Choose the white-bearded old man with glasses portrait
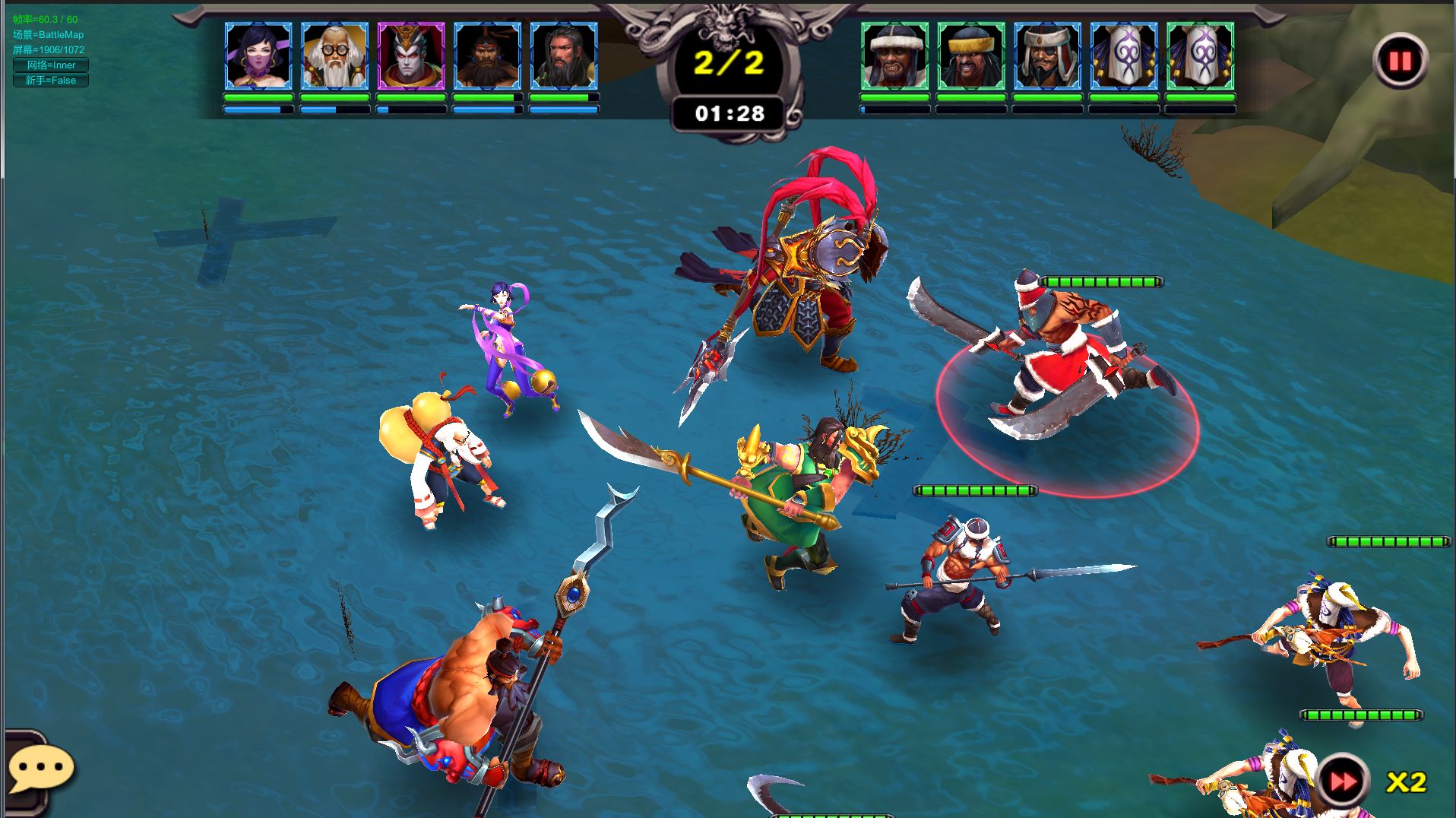Image resolution: width=1456 pixels, height=818 pixels. (x=334, y=55)
